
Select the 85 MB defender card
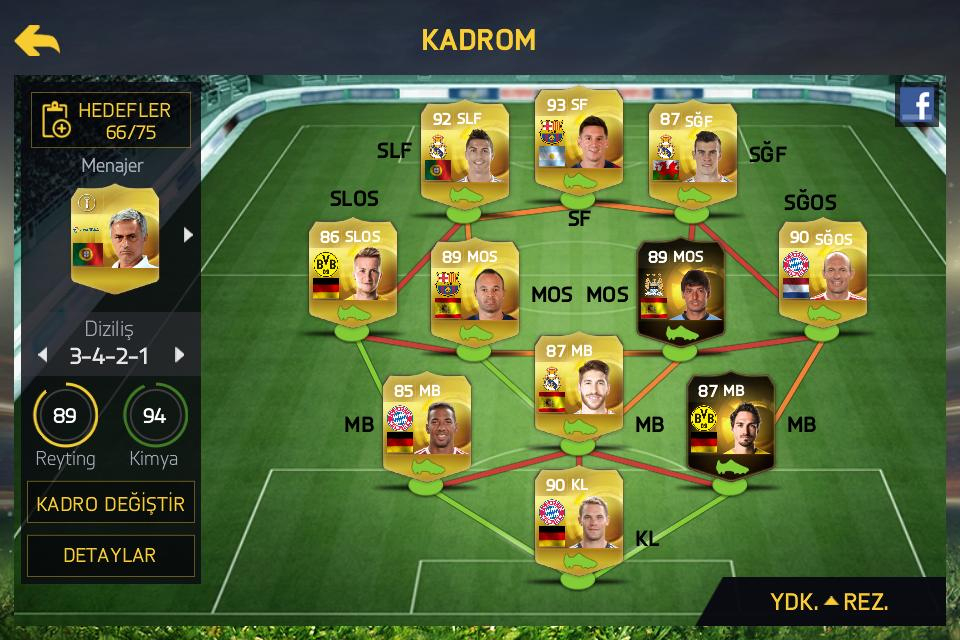pyautogui.click(x=427, y=425)
